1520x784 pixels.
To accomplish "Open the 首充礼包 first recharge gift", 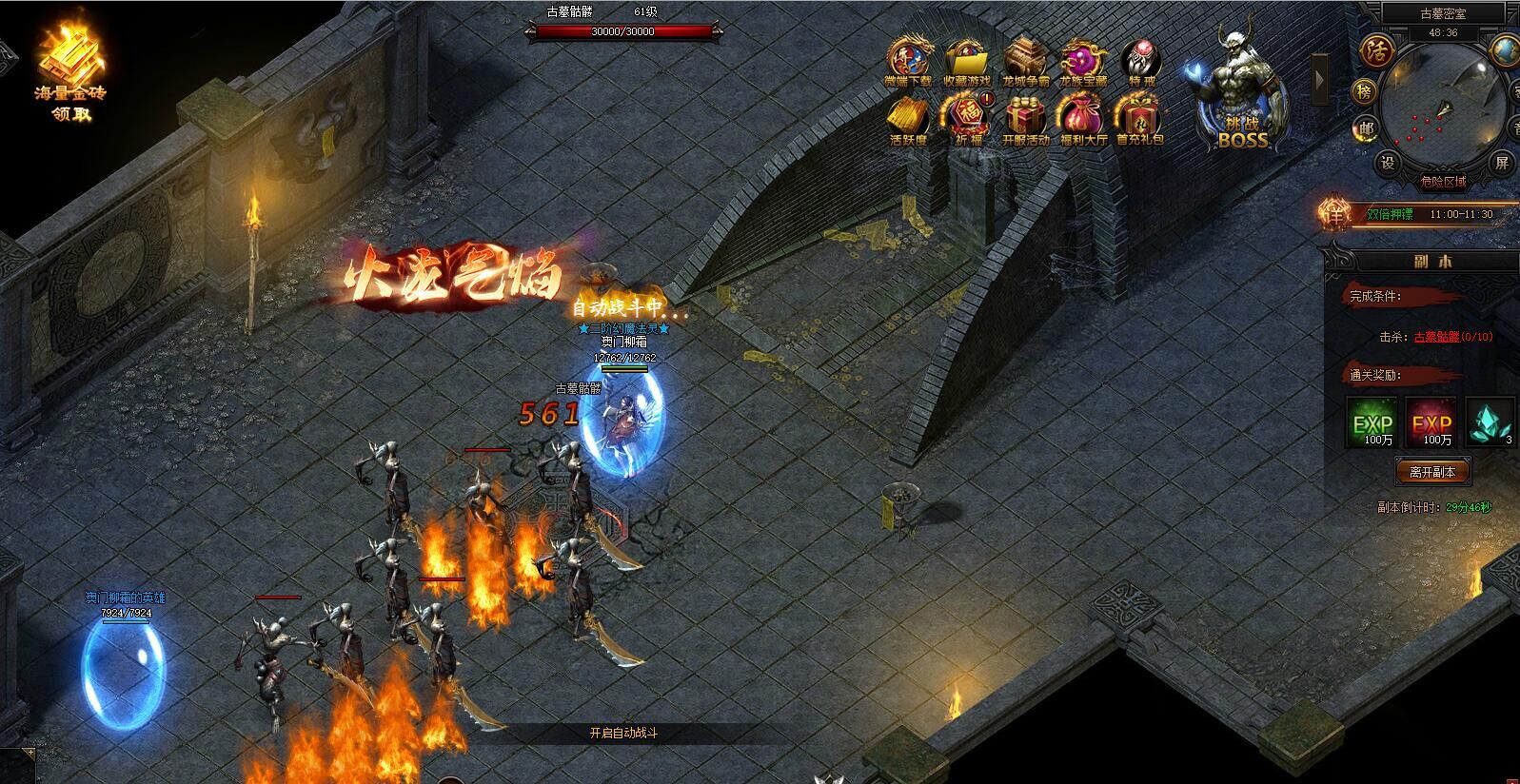I will [1139, 120].
